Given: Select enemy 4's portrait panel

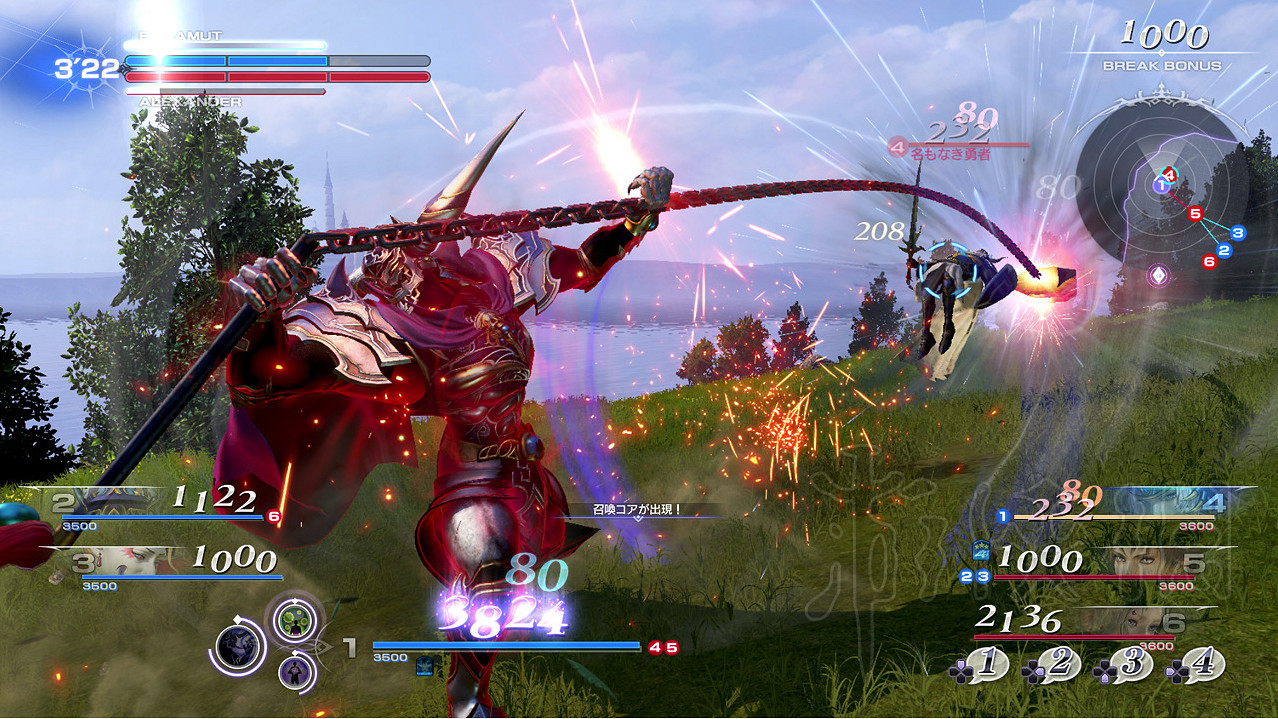Looking at the screenshot, I should point(1180,503).
